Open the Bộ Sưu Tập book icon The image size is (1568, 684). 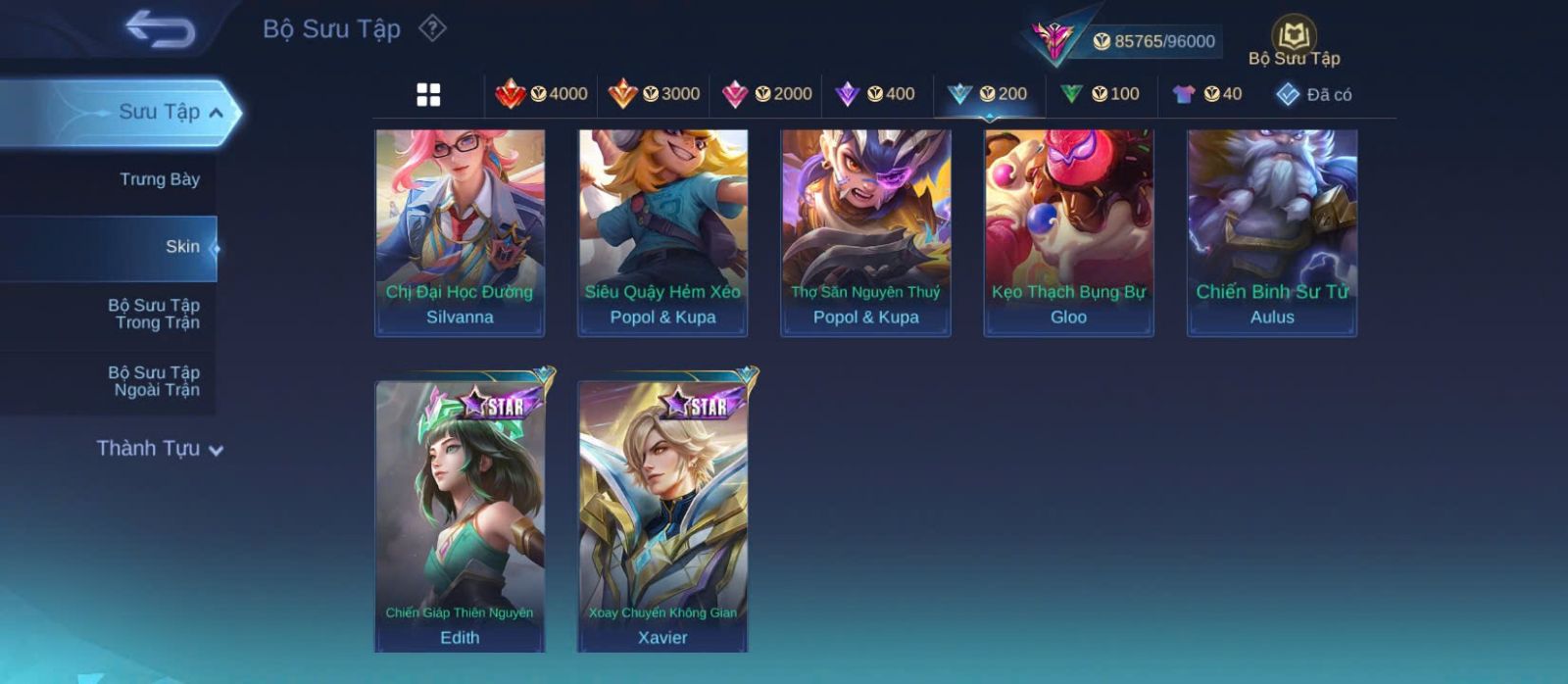click(1294, 39)
